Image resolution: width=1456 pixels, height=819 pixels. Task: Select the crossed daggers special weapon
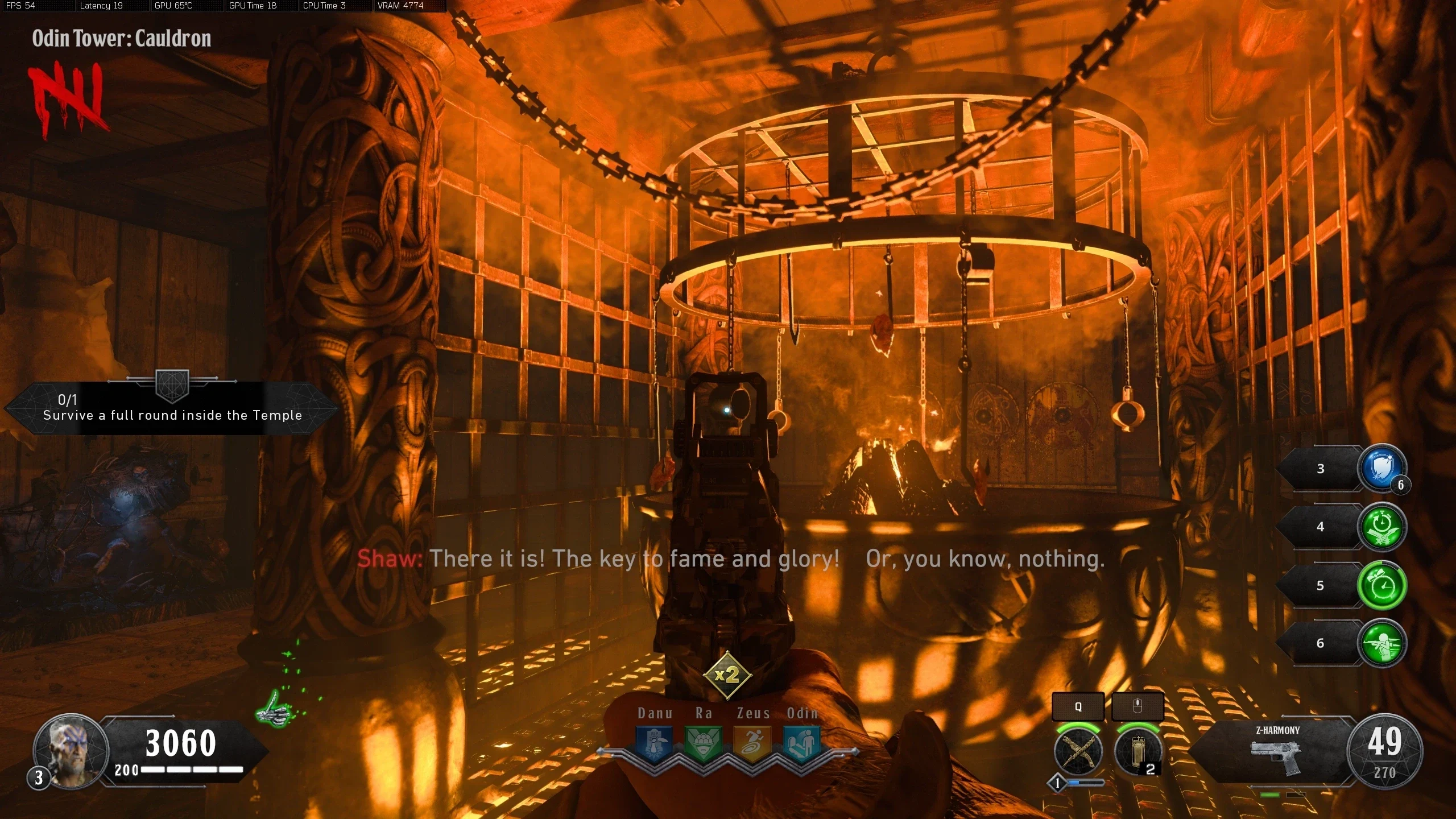(1078, 751)
